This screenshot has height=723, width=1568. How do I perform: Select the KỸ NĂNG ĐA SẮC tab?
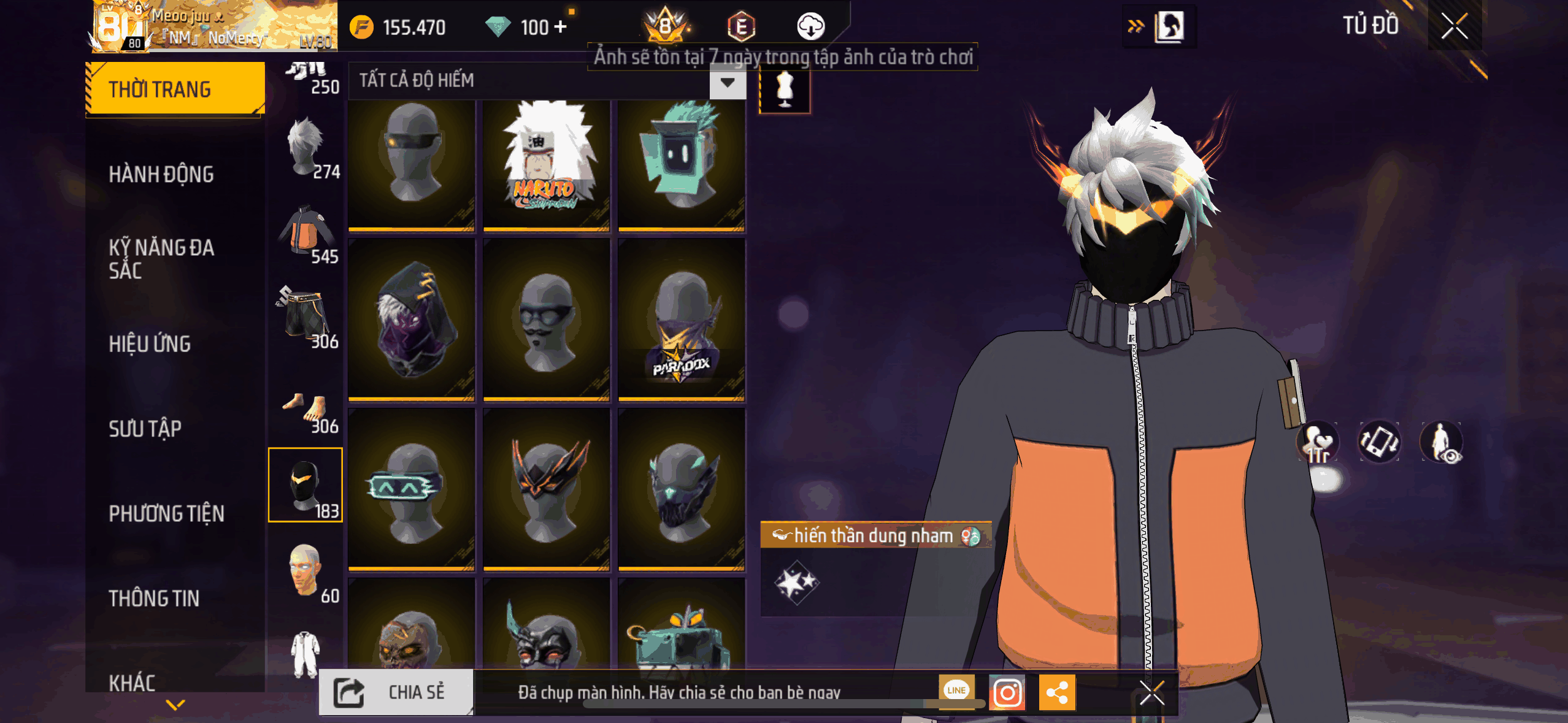pos(161,259)
